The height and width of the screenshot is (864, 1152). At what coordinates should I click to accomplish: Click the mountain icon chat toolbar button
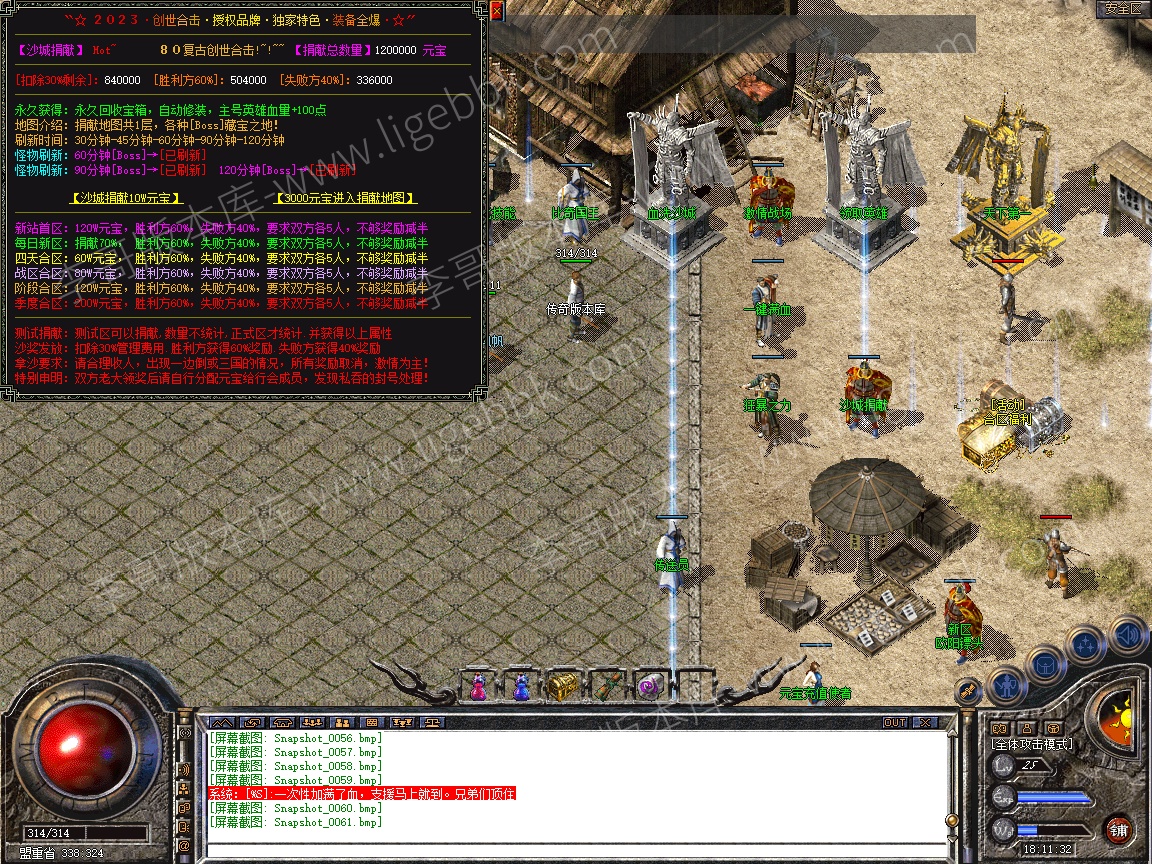tap(223, 722)
